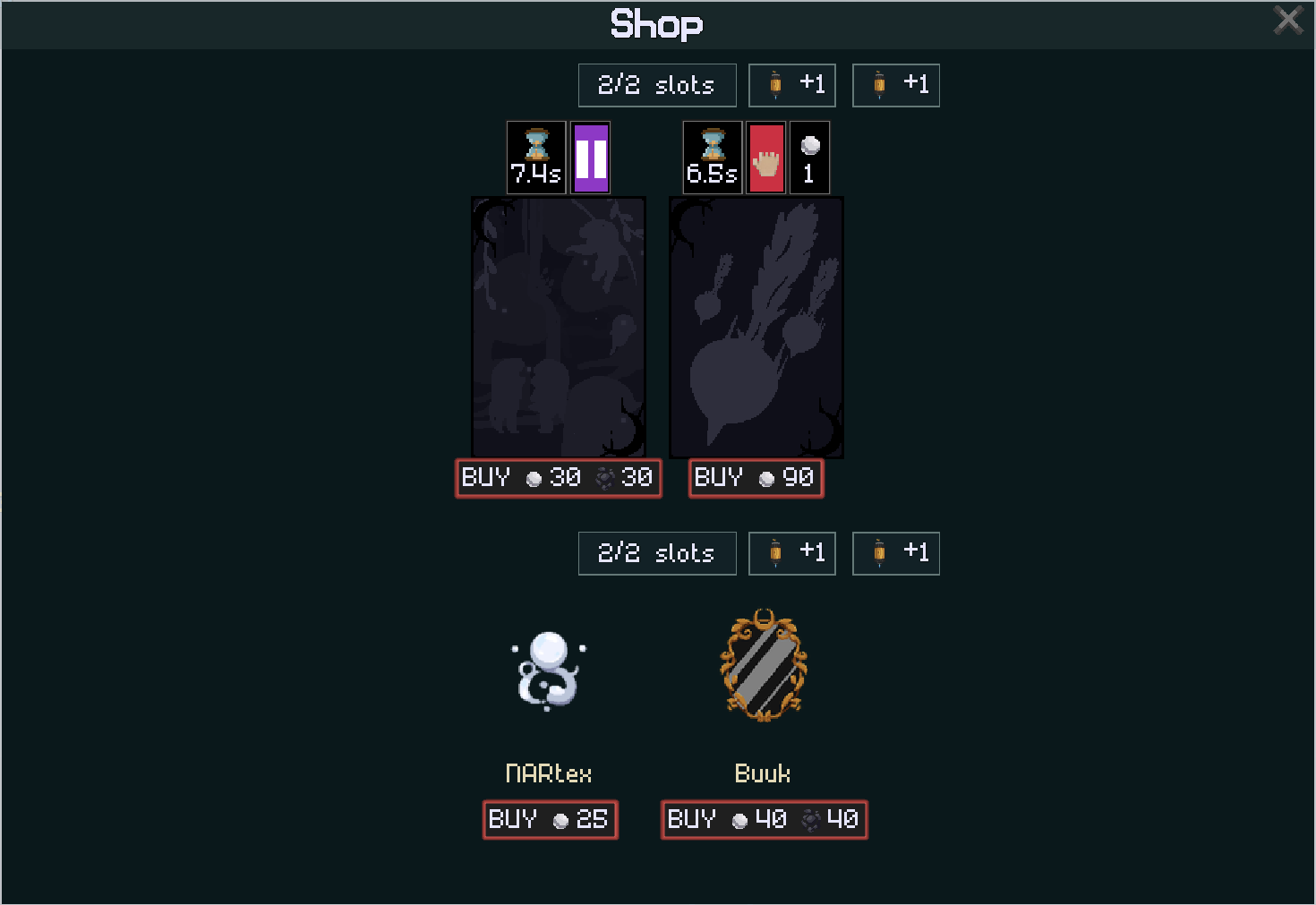Click the hourglass showing 7.4s
This screenshot has width=1316, height=905.
(535, 157)
